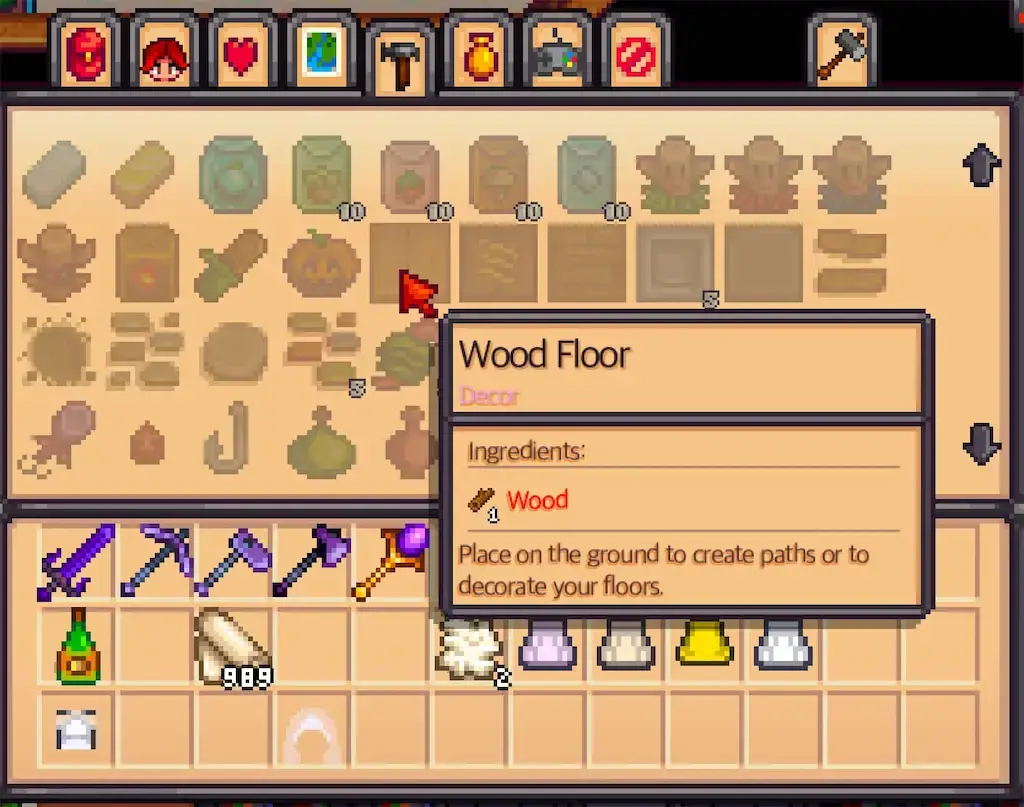This screenshot has height=807, width=1024.
Task: Select the crafting hammer tab
Action: tap(401, 61)
